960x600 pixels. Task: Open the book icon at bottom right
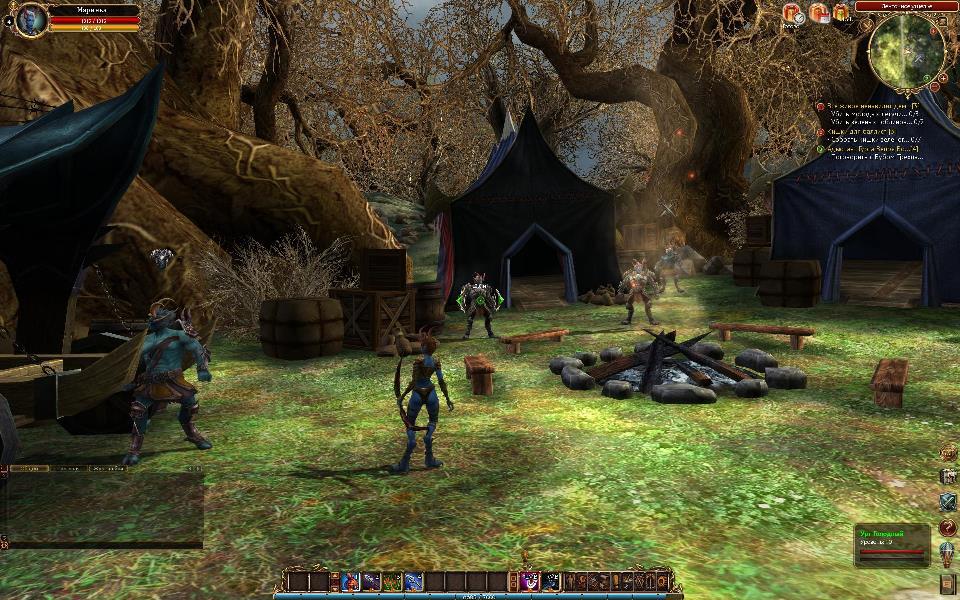[948, 582]
